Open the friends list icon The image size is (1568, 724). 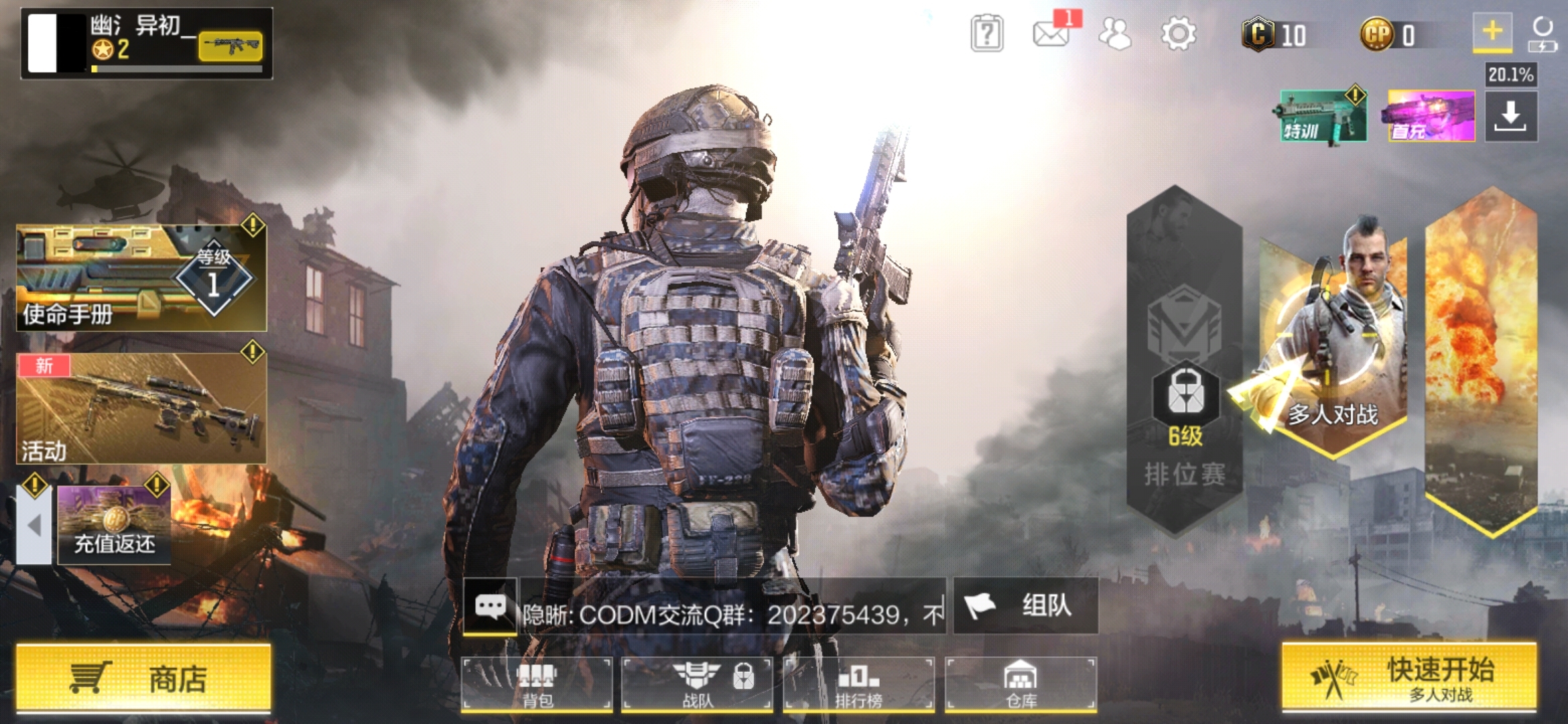click(x=1115, y=34)
